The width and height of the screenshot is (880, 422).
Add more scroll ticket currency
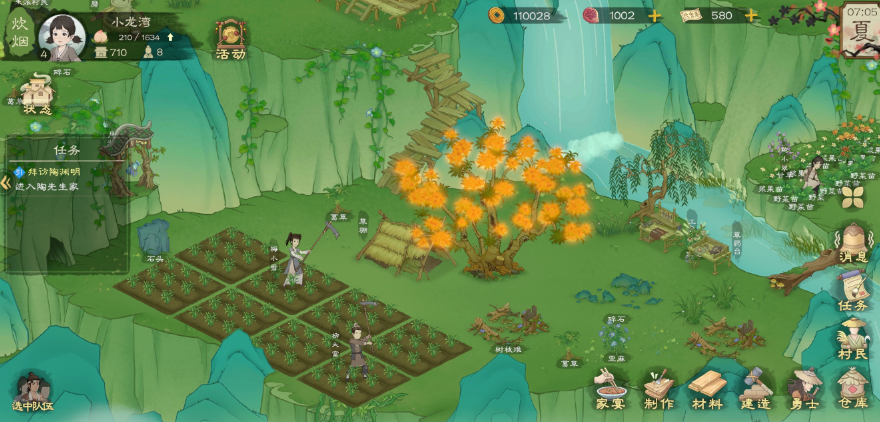751,16
